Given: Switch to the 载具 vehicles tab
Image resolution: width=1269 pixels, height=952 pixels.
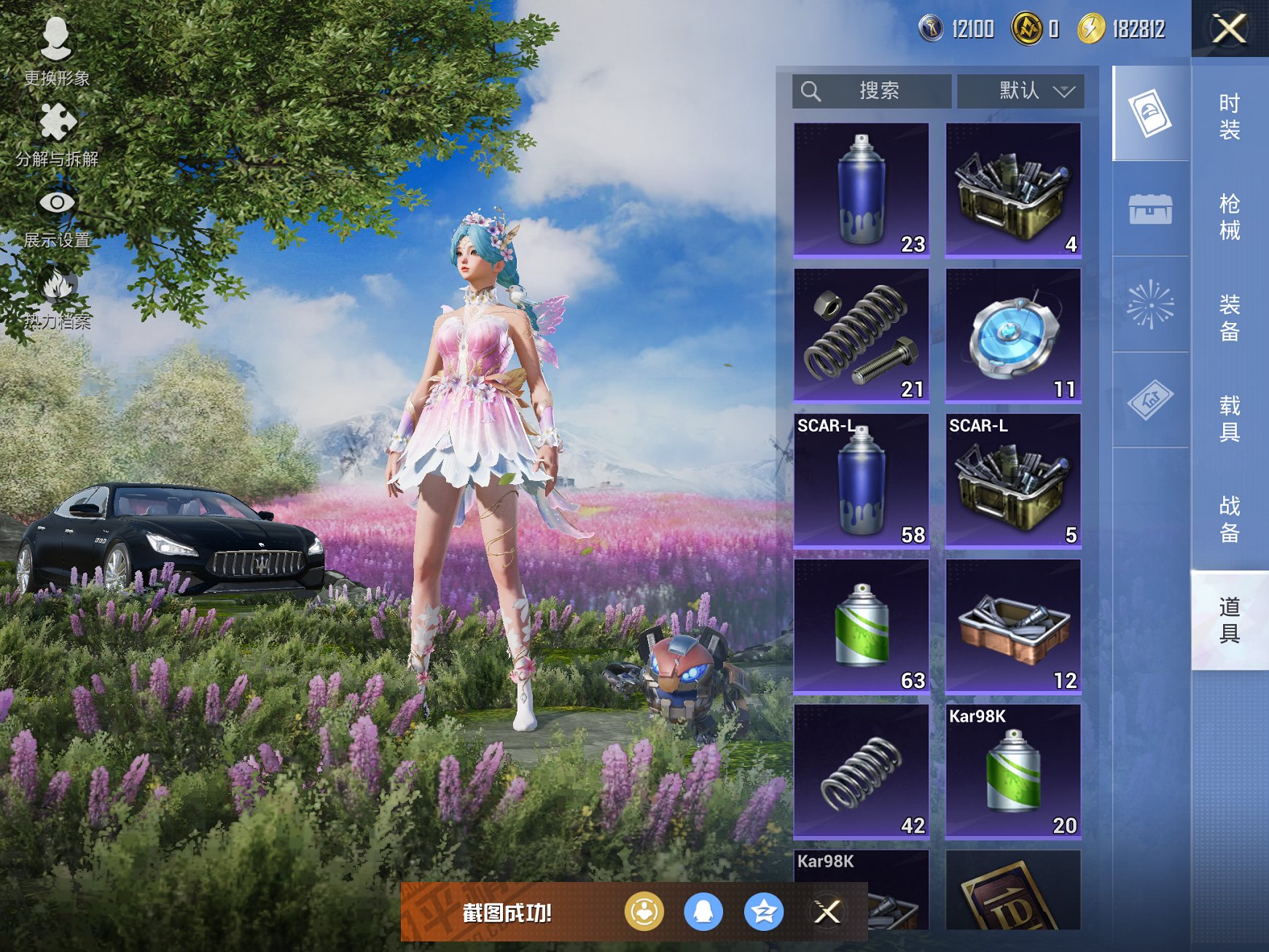Looking at the screenshot, I should pyautogui.click(x=1229, y=418).
